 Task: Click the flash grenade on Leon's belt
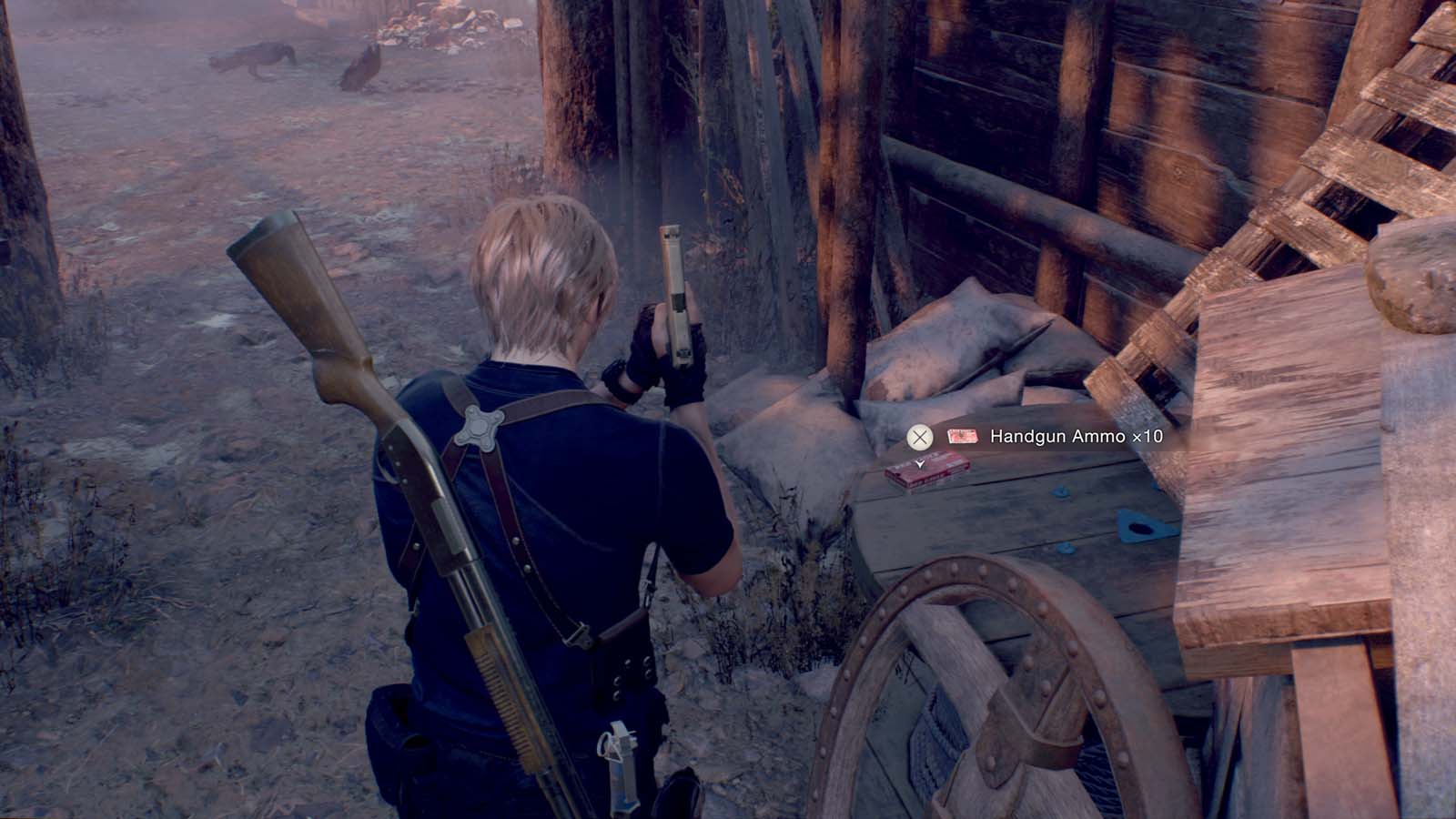coord(622,753)
